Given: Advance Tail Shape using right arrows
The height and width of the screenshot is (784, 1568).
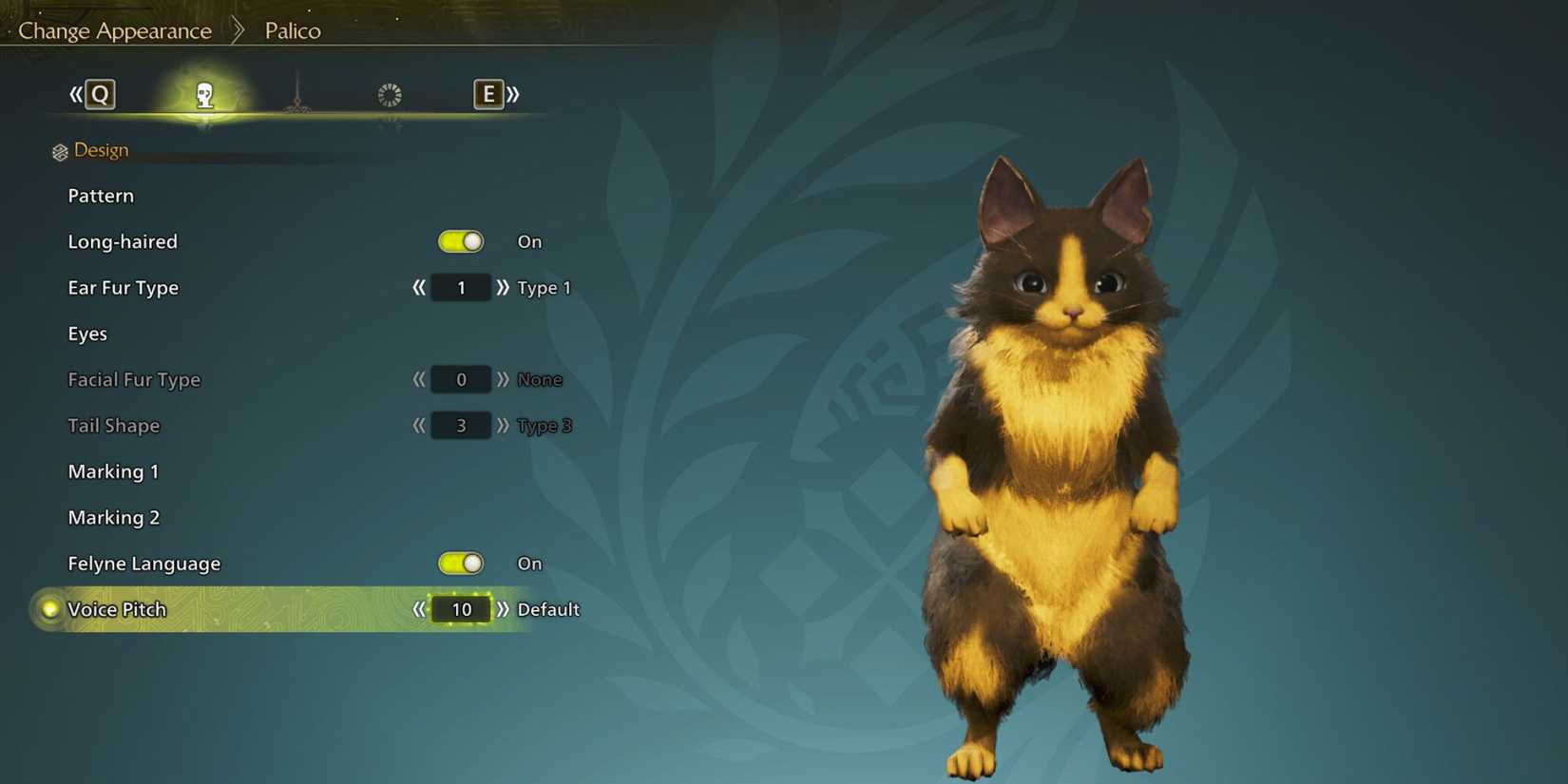Looking at the screenshot, I should pyautogui.click(x=503, y=426).
